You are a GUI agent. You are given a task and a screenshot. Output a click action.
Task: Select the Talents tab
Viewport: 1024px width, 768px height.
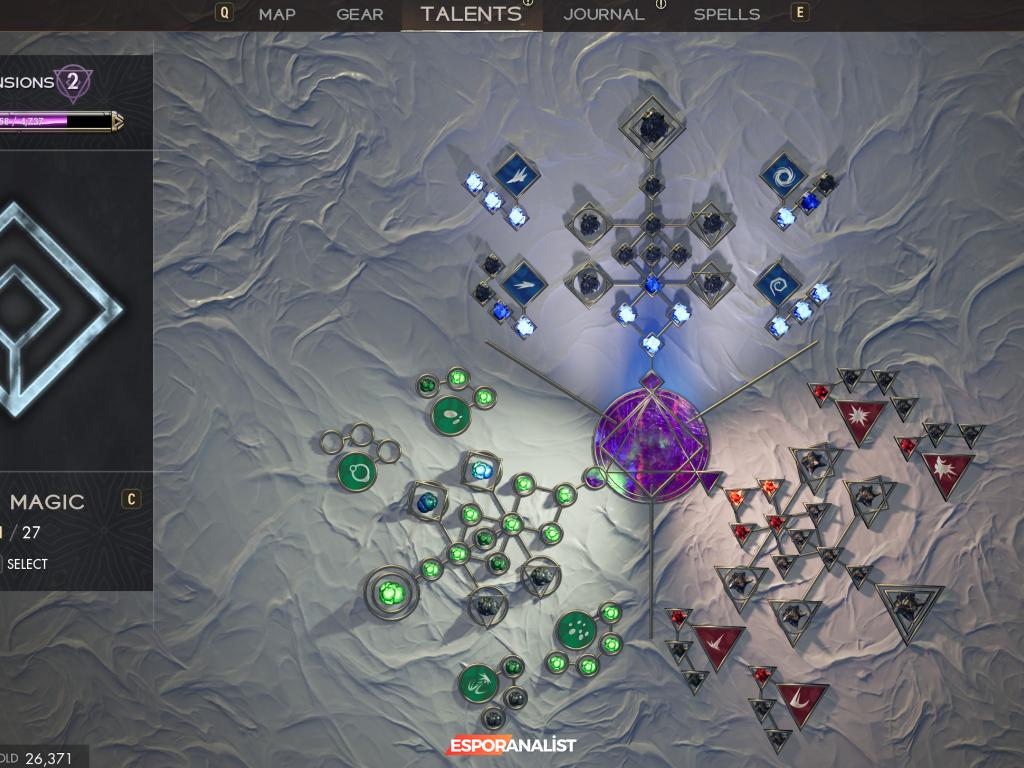tap(471, 14)
